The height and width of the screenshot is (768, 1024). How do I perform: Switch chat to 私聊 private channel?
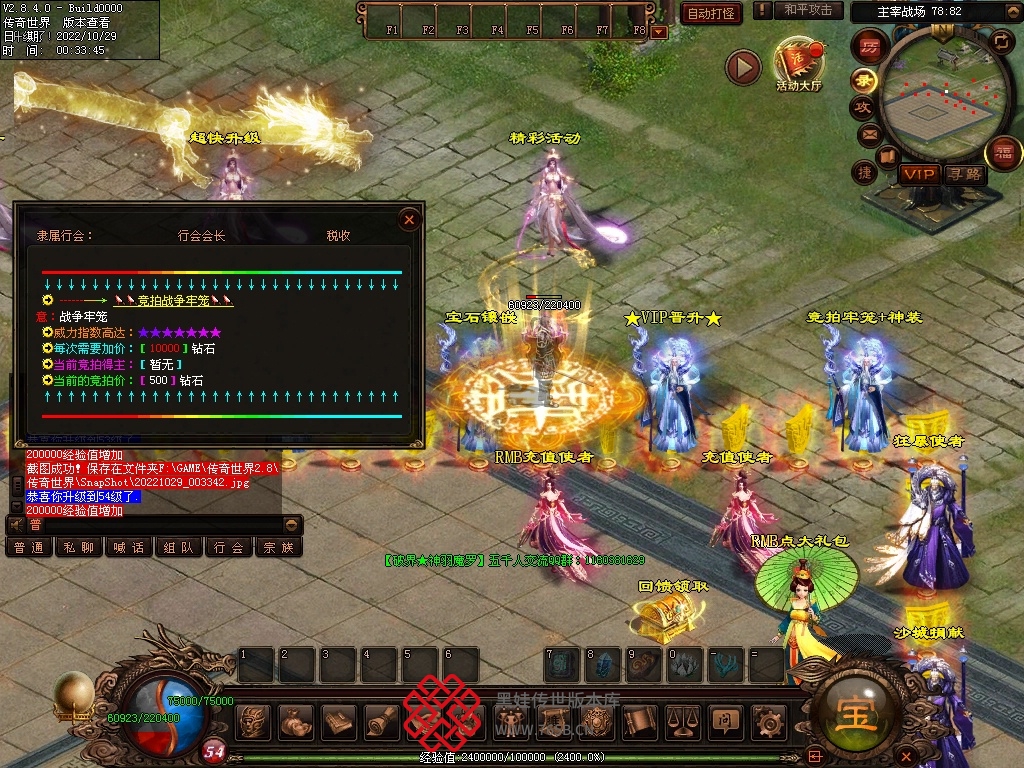[x=78, y=547]
